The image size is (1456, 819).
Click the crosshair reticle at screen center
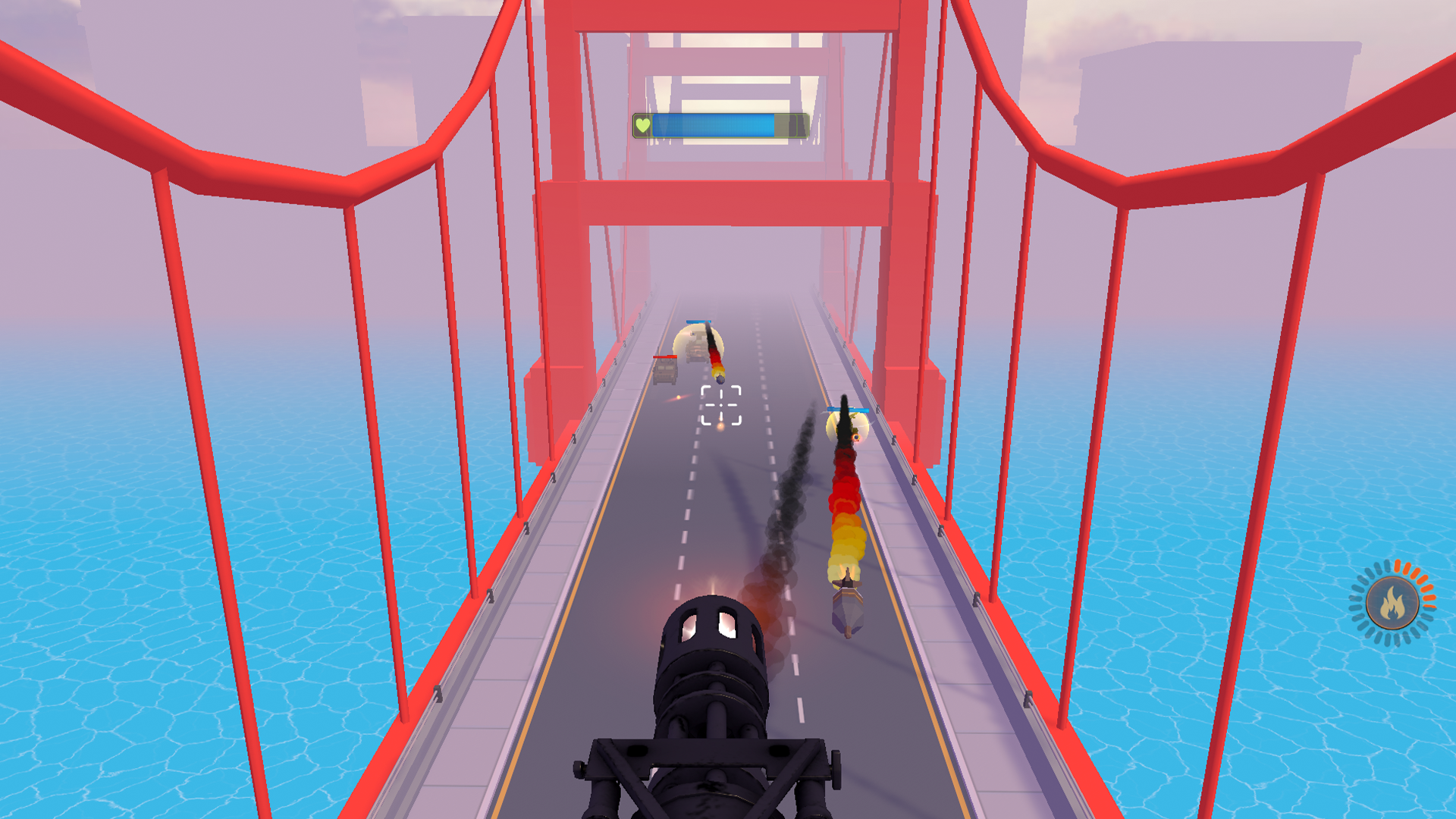click(x=720, y=406)
